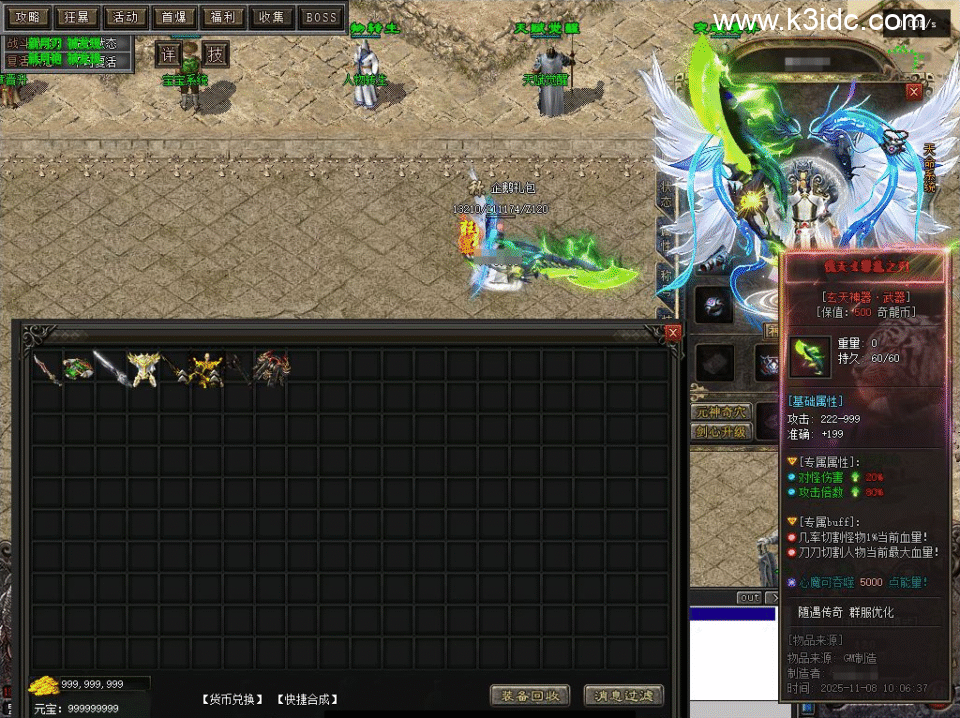Click the 装备回收 equipment recycle button

point(530,695)
